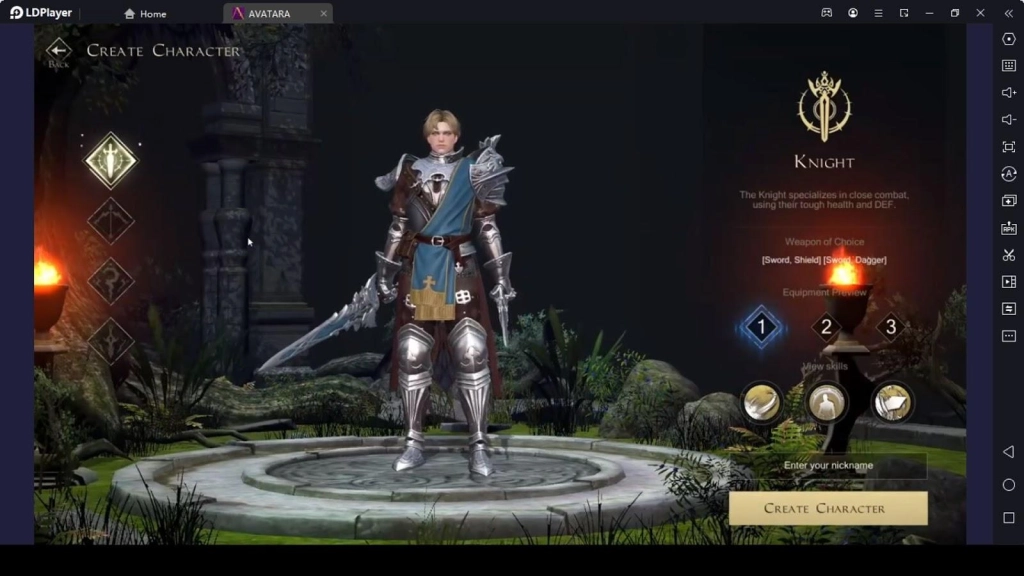Switch to the LDPlayer Home tab
The height and width of the screenshot is (576, 1024).
point(146,14)
